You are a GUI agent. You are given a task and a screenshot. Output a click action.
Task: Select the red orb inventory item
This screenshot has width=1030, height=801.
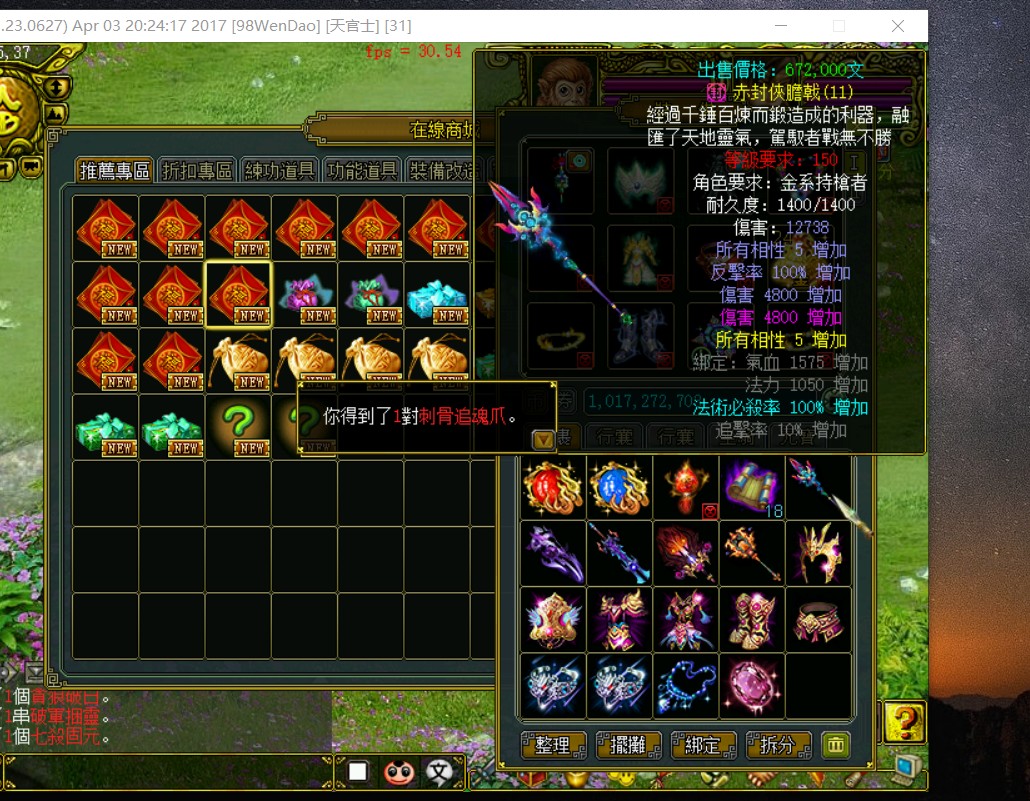click(553, 487)
